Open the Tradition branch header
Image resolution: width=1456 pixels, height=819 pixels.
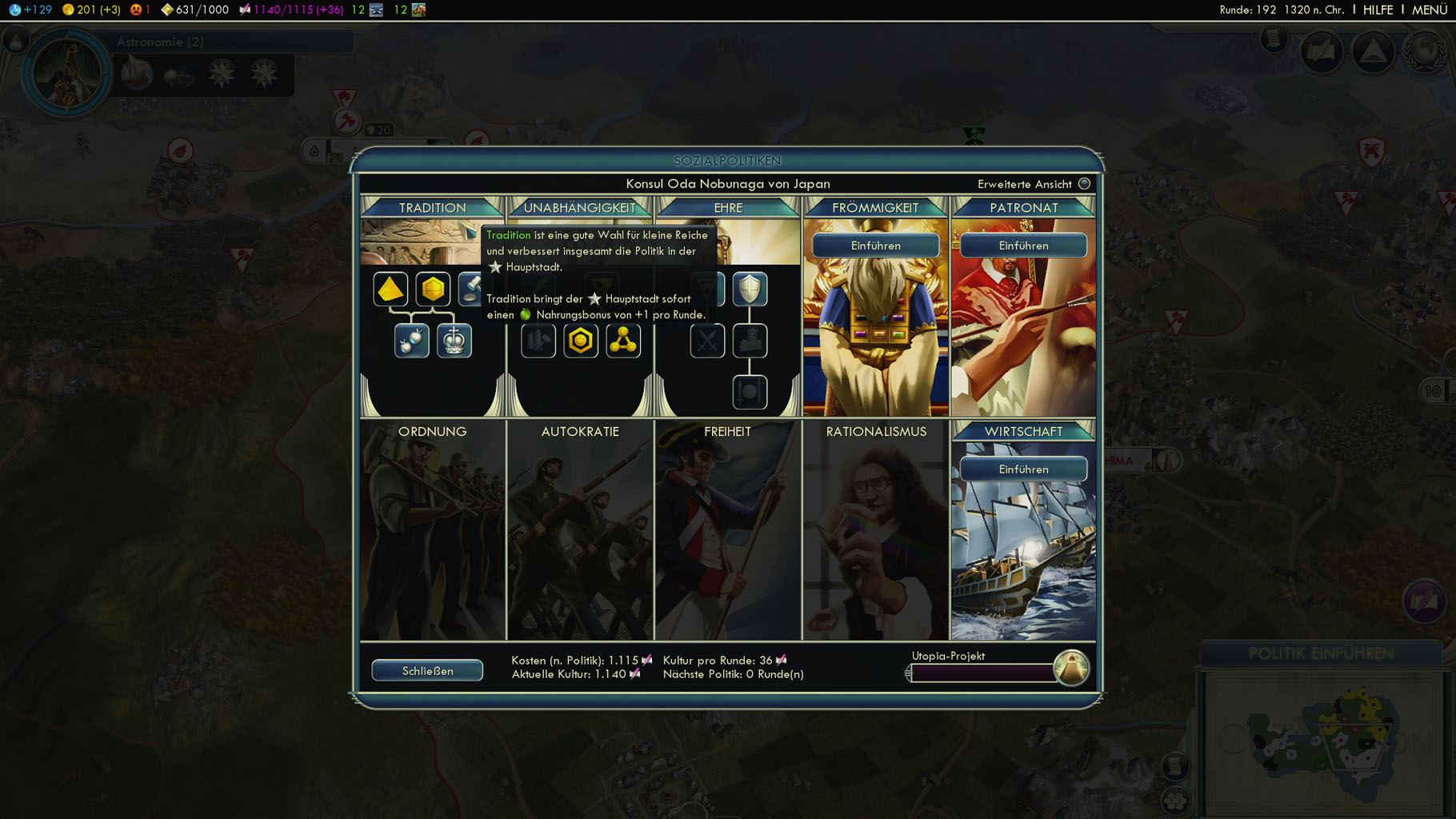click(x=432, y=208)
